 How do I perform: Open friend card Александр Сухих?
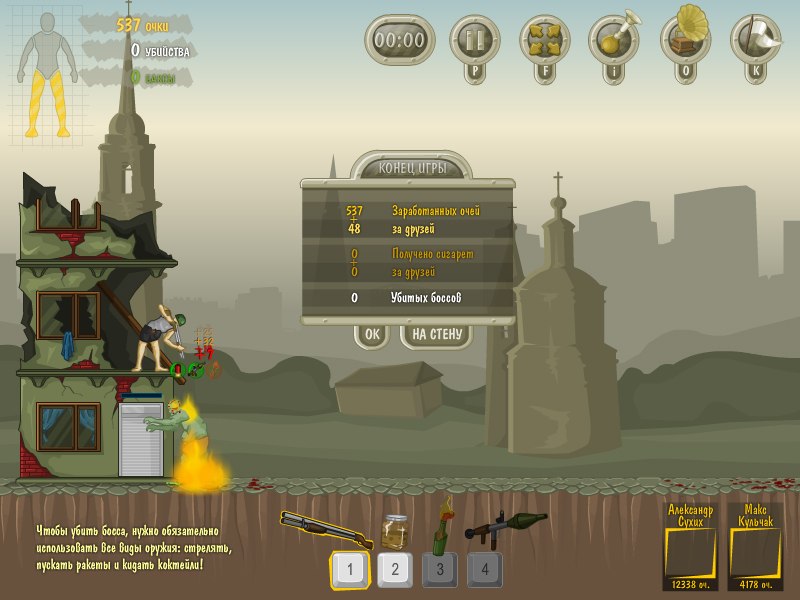click(690, 546)
